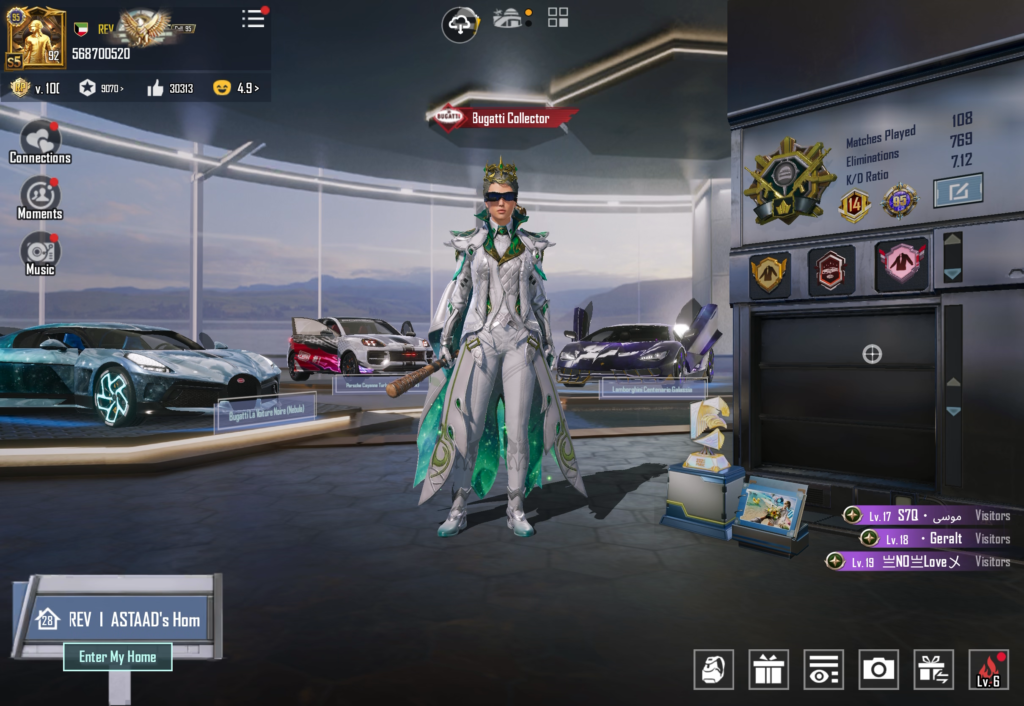Open the camera photo mode
Viewport: 1024px width, 706px height.
(x=878, y=669)
